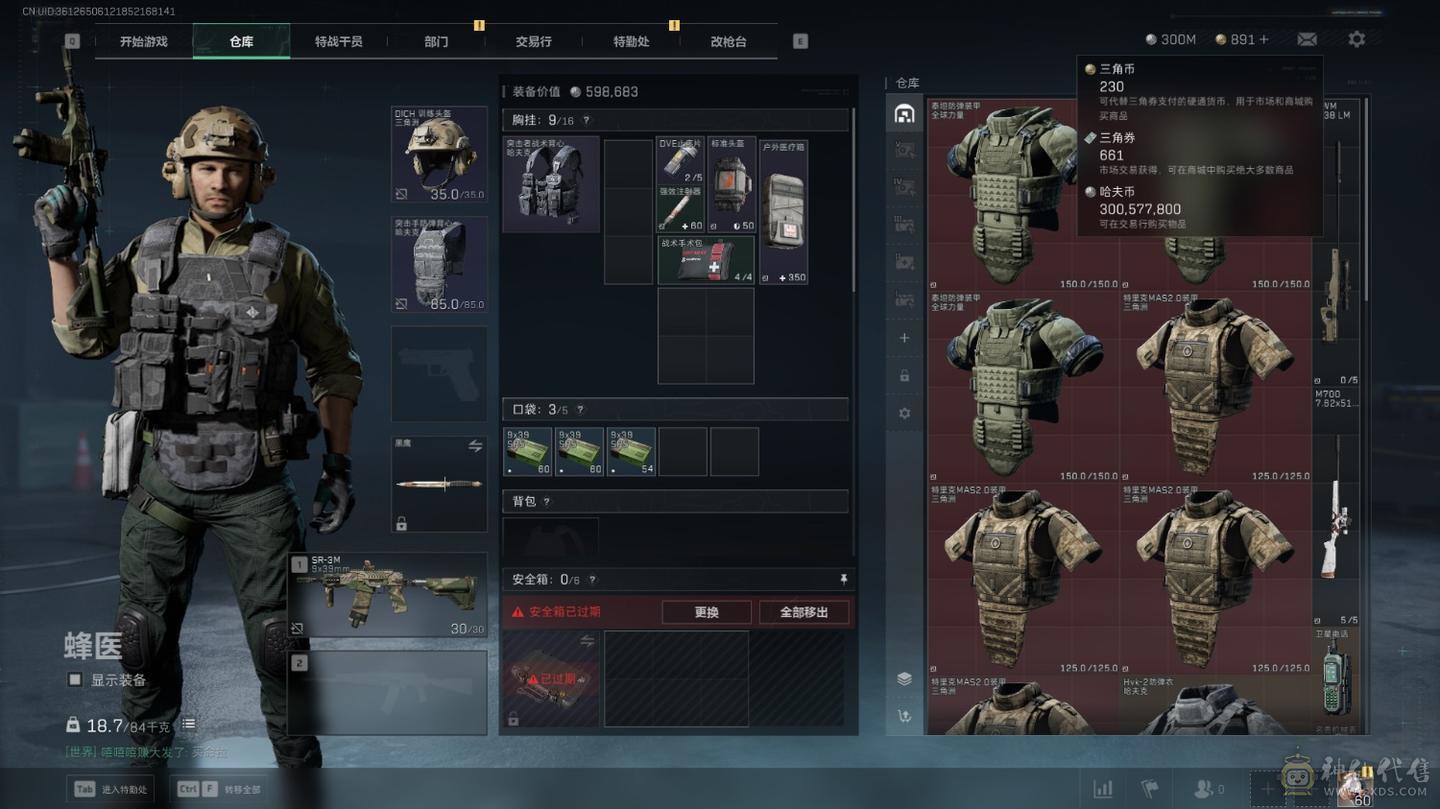Switch to the 特战干员 tab
Screen dimensions: 1440x809
tap(338, 42)
